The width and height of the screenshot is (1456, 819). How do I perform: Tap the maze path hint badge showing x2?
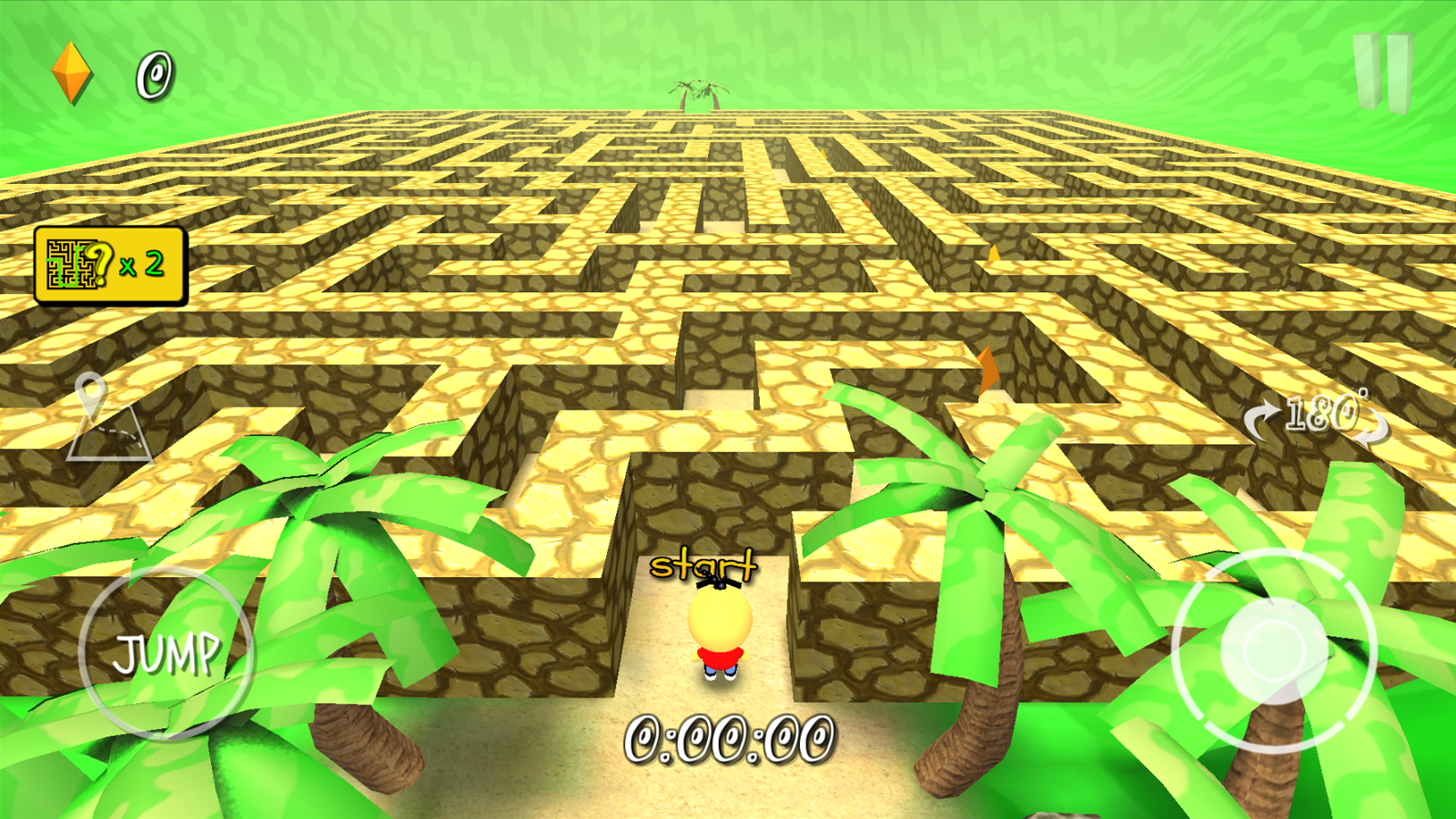pyautogui.click(x=109, y=266)
